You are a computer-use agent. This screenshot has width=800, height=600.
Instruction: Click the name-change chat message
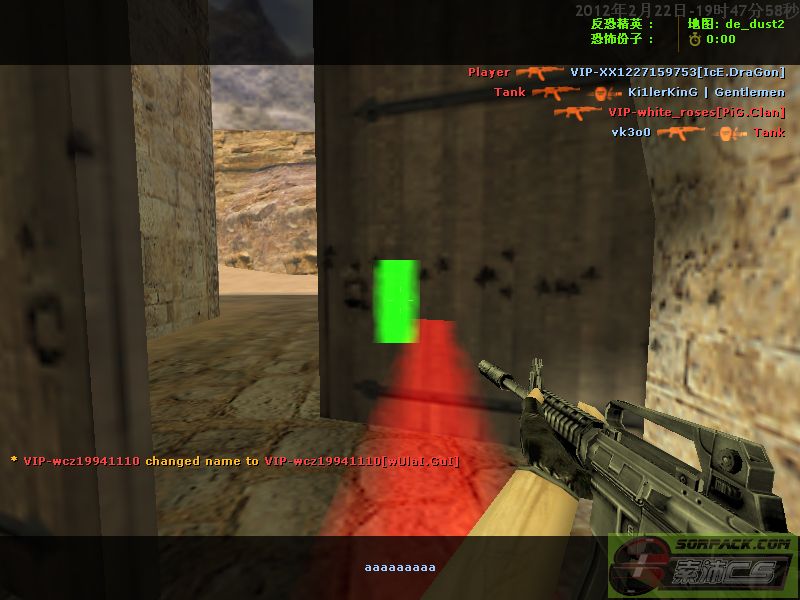coord(229,461)
